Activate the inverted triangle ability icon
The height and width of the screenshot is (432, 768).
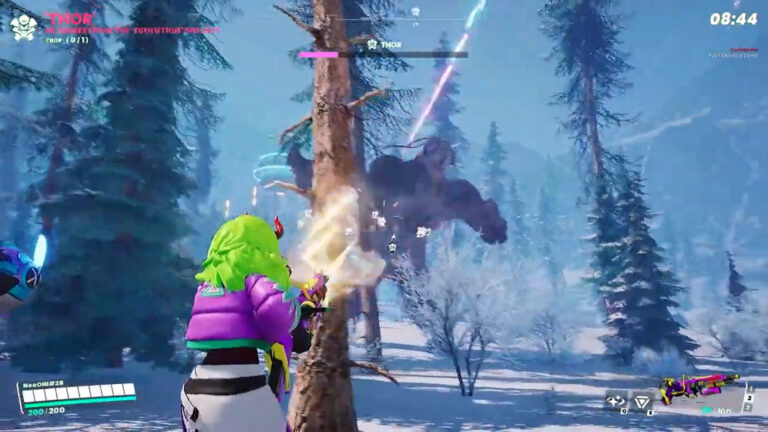(x=643, y=402)
